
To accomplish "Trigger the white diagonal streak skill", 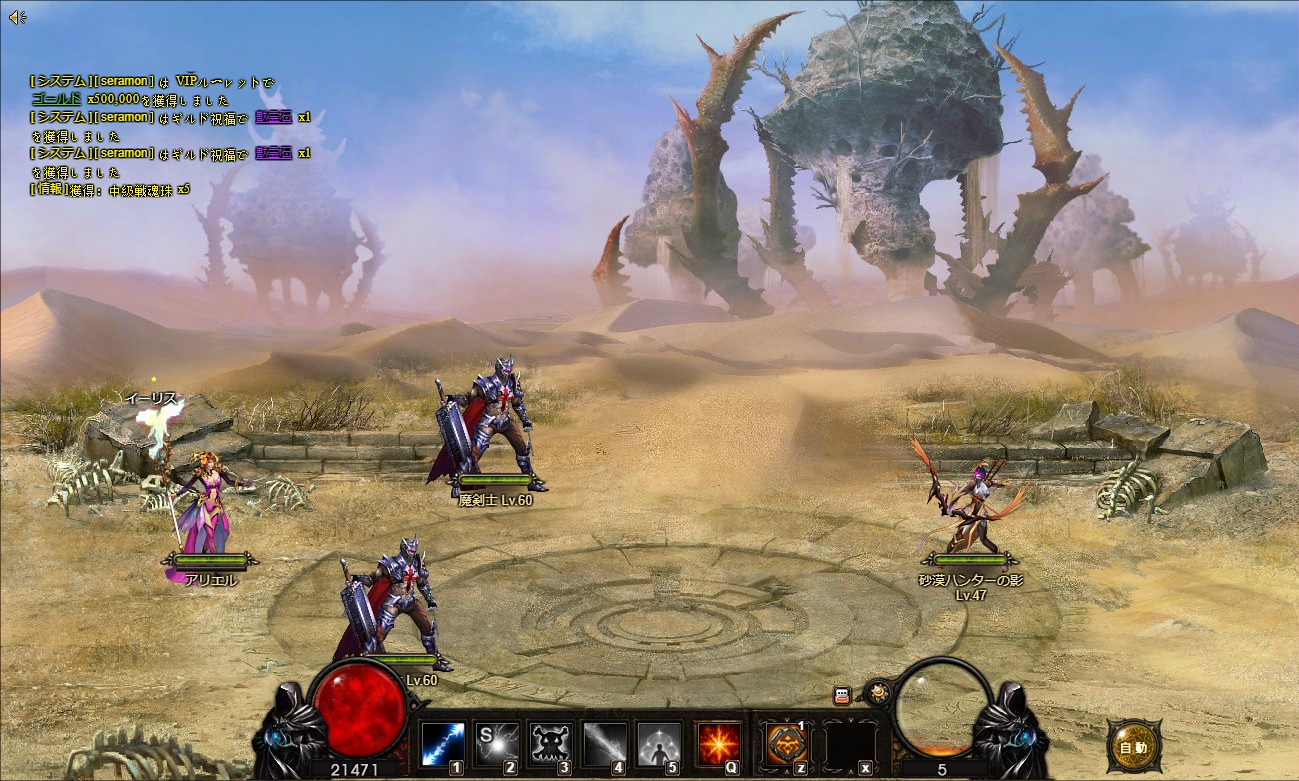I will click(604, 745).
